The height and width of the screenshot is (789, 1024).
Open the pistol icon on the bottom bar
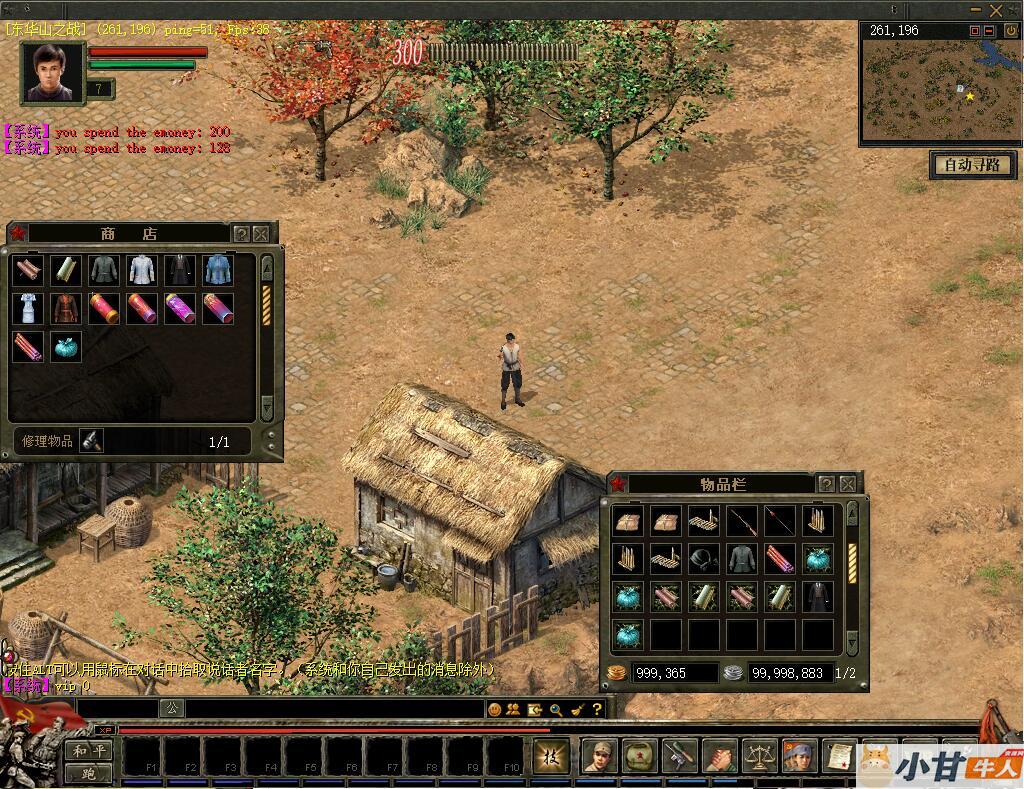(680, 757)
